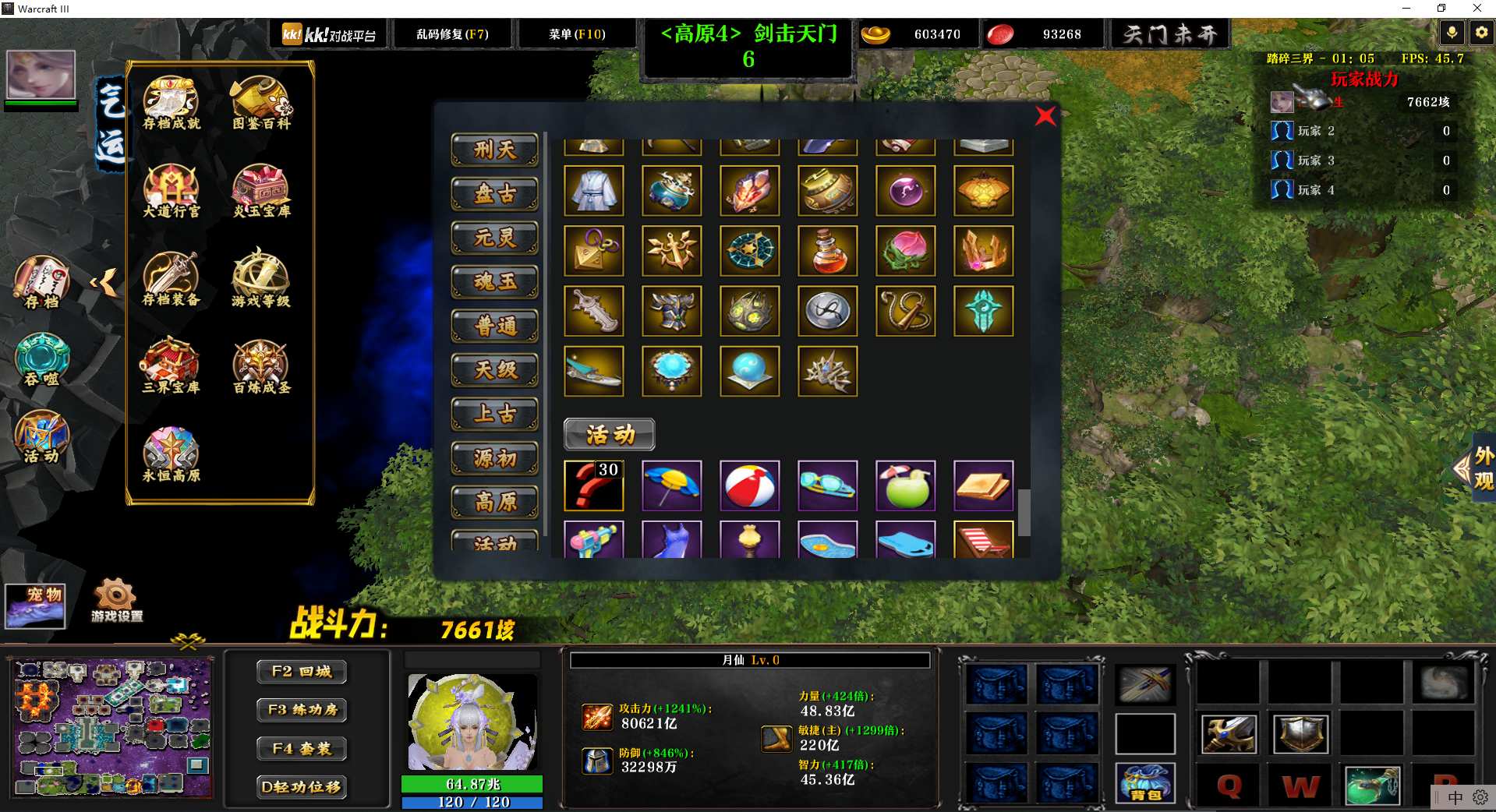Click the 乱码修复 (F7) button
This screenshot has width=1496, height=812.
tap(452, 34)
